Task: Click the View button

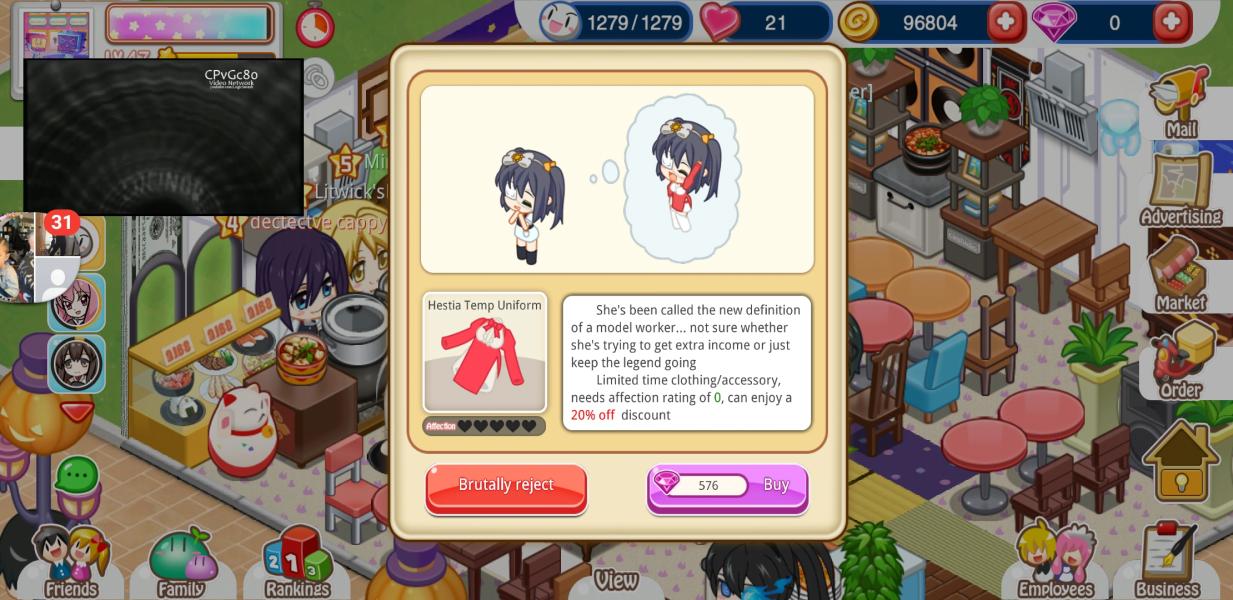Action: 616,580
